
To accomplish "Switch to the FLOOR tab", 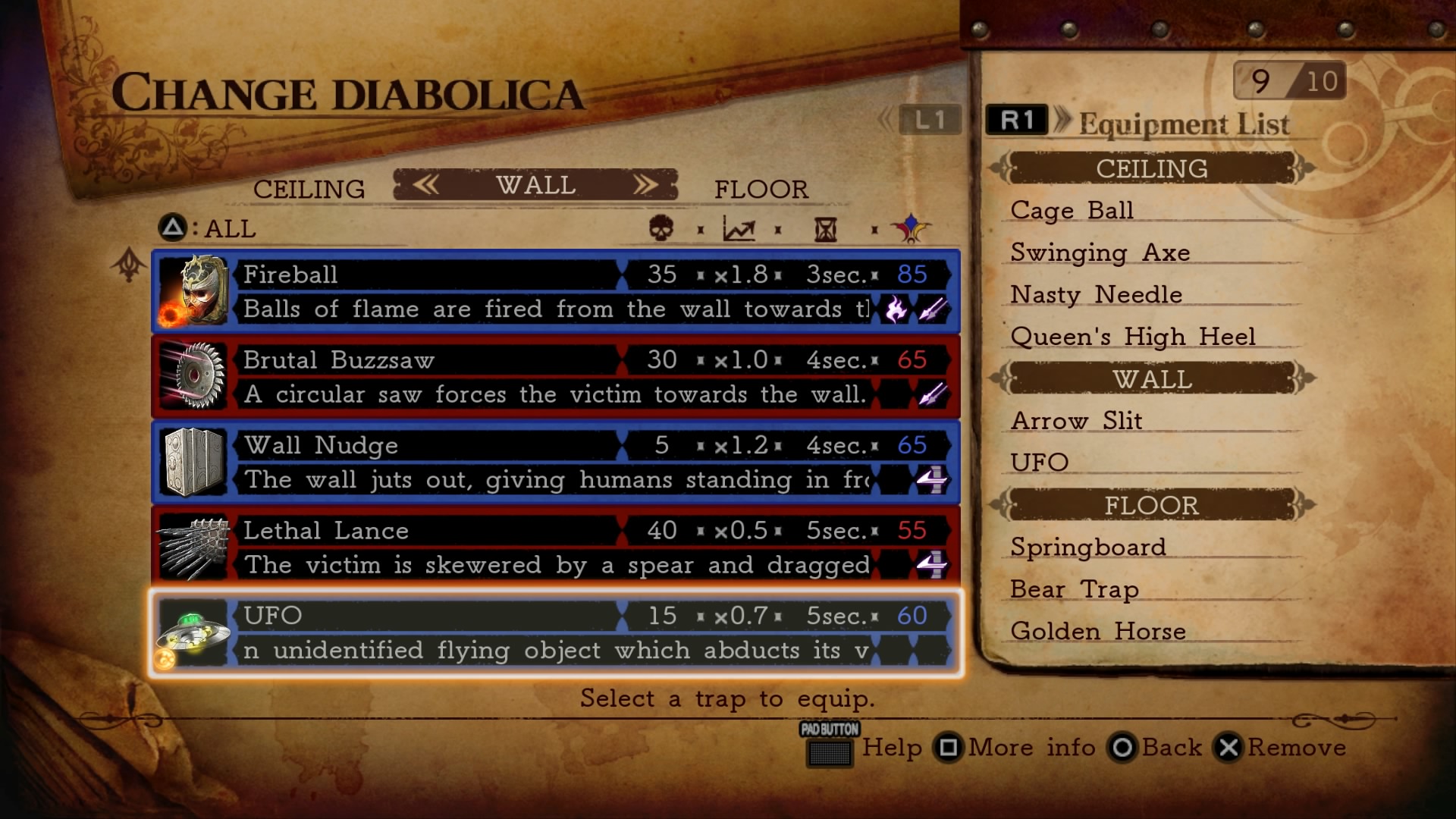I will point(761,189).
